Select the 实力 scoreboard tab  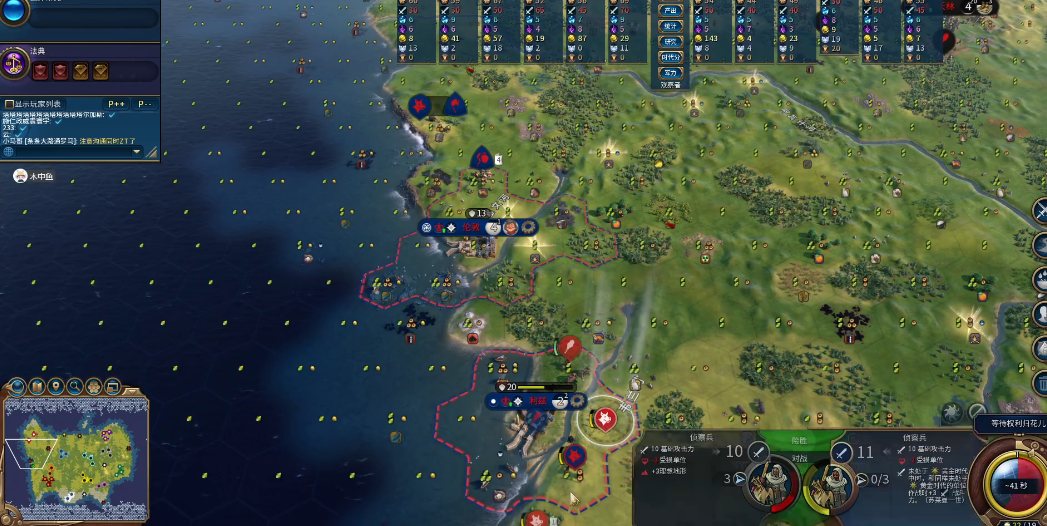click(670, 72)
